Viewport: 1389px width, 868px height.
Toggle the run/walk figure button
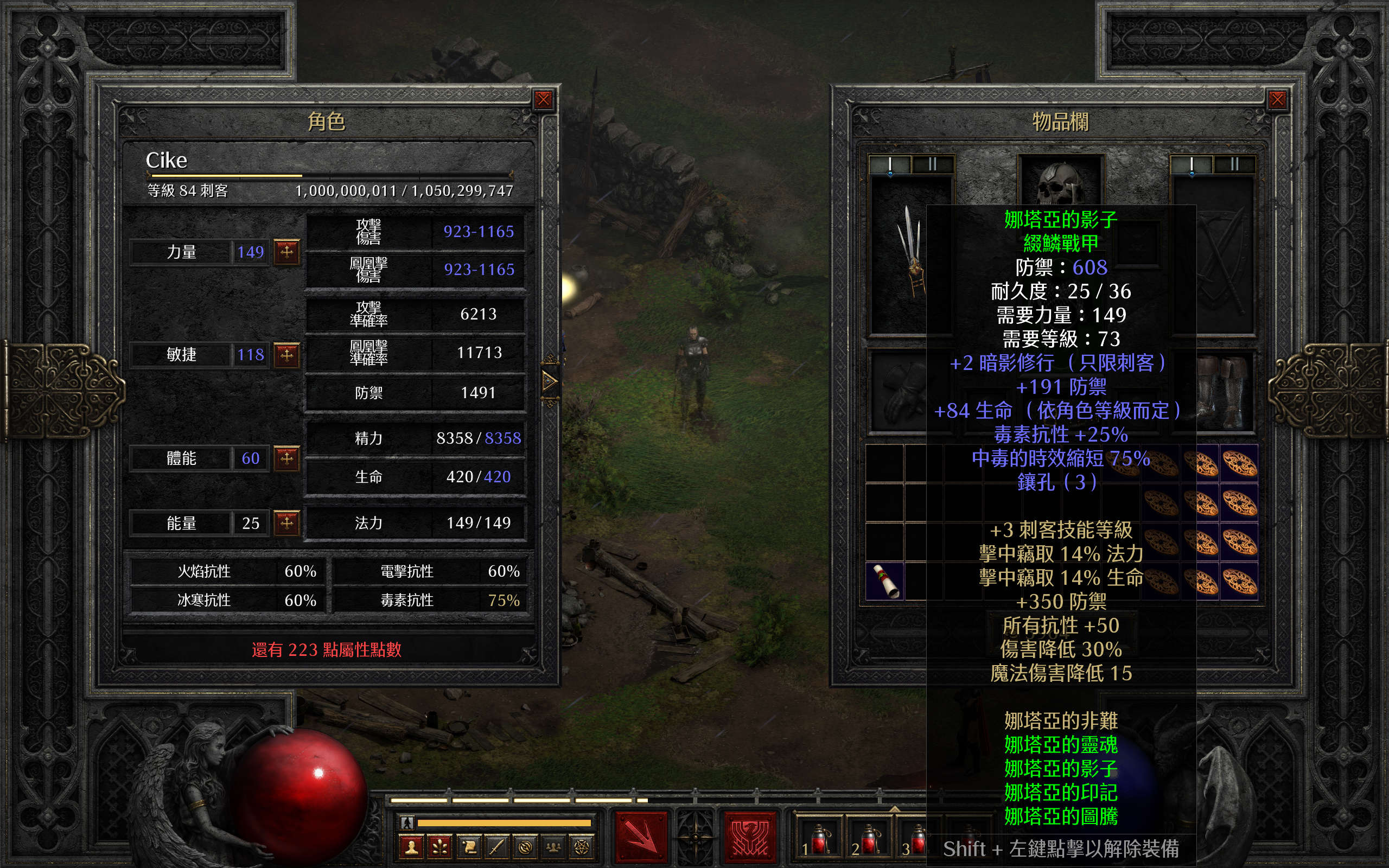[x=407, y=822]
